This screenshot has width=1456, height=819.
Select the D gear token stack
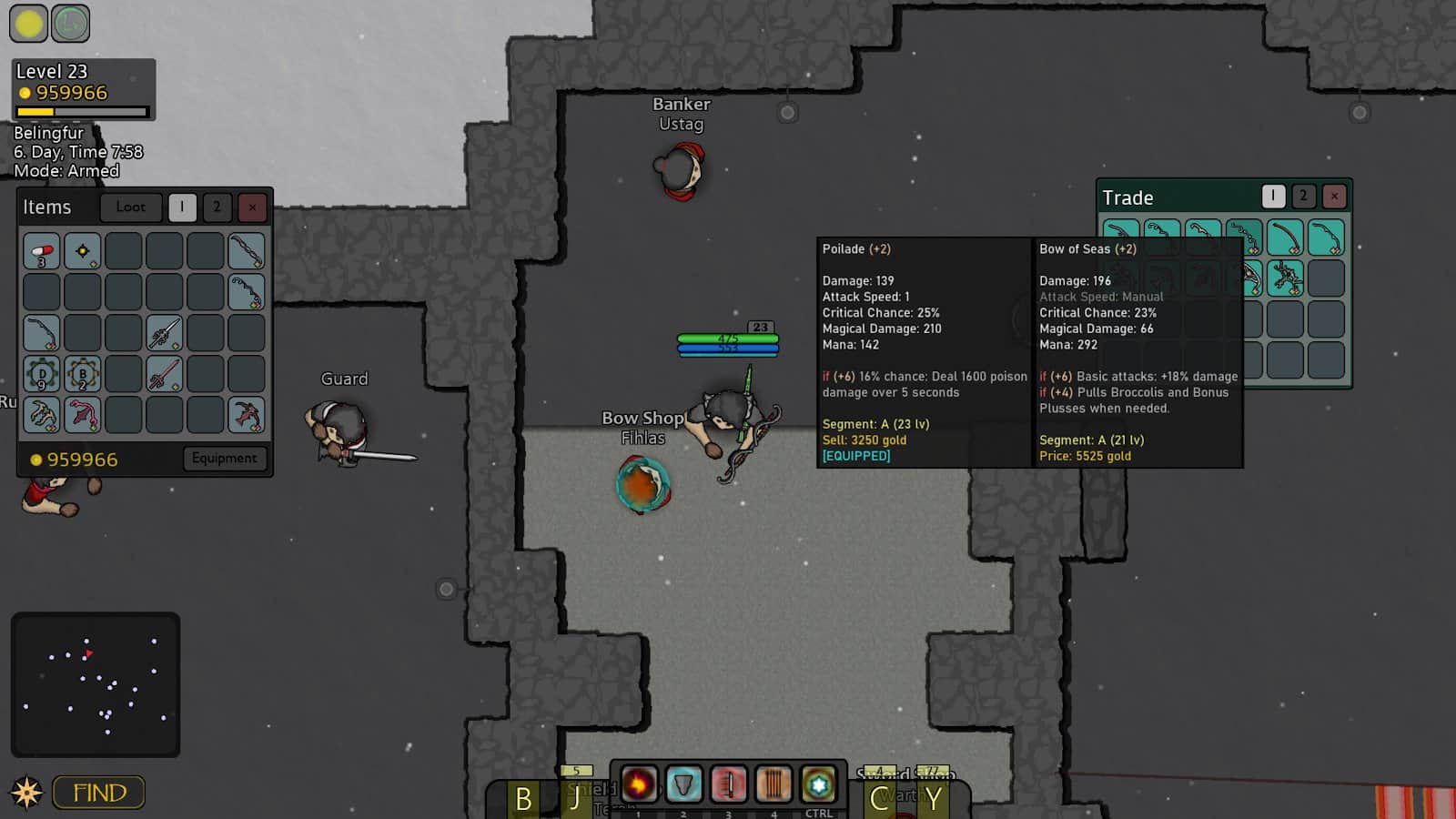[x=42, y=374]
